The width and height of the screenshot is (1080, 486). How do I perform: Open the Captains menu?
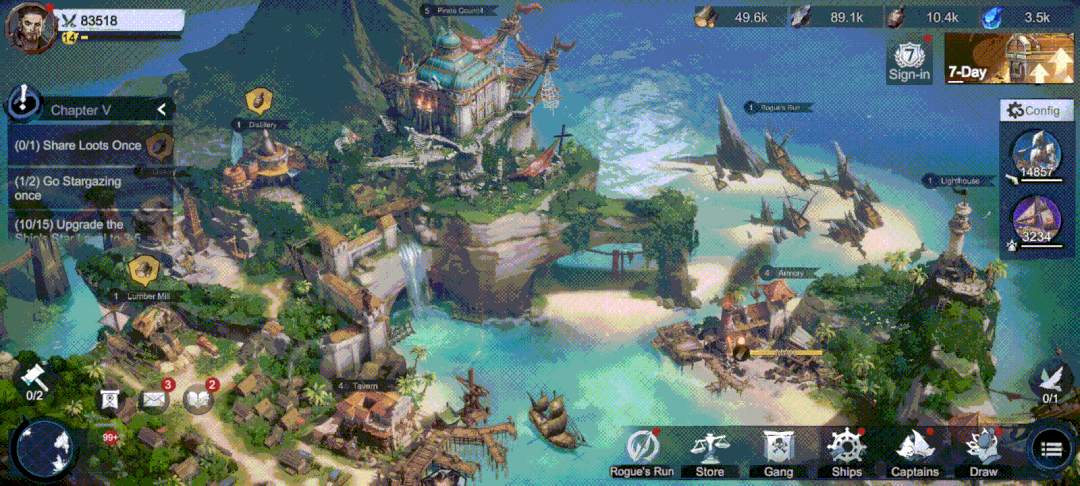[914, 452]
